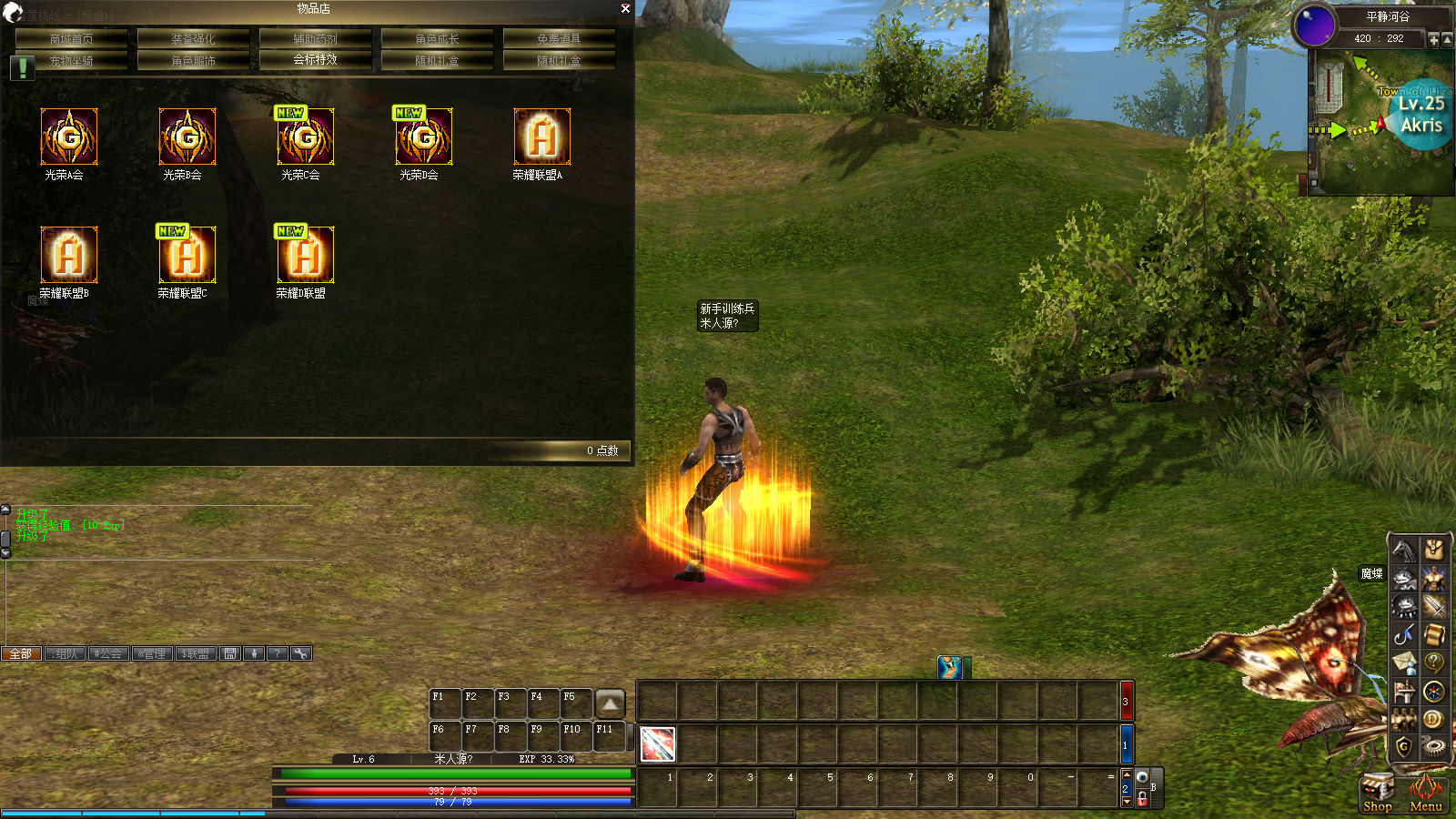This screenshot has height=819, width=1456.
Task: Click the wrench chat settings button
Action: click(301, 653)
